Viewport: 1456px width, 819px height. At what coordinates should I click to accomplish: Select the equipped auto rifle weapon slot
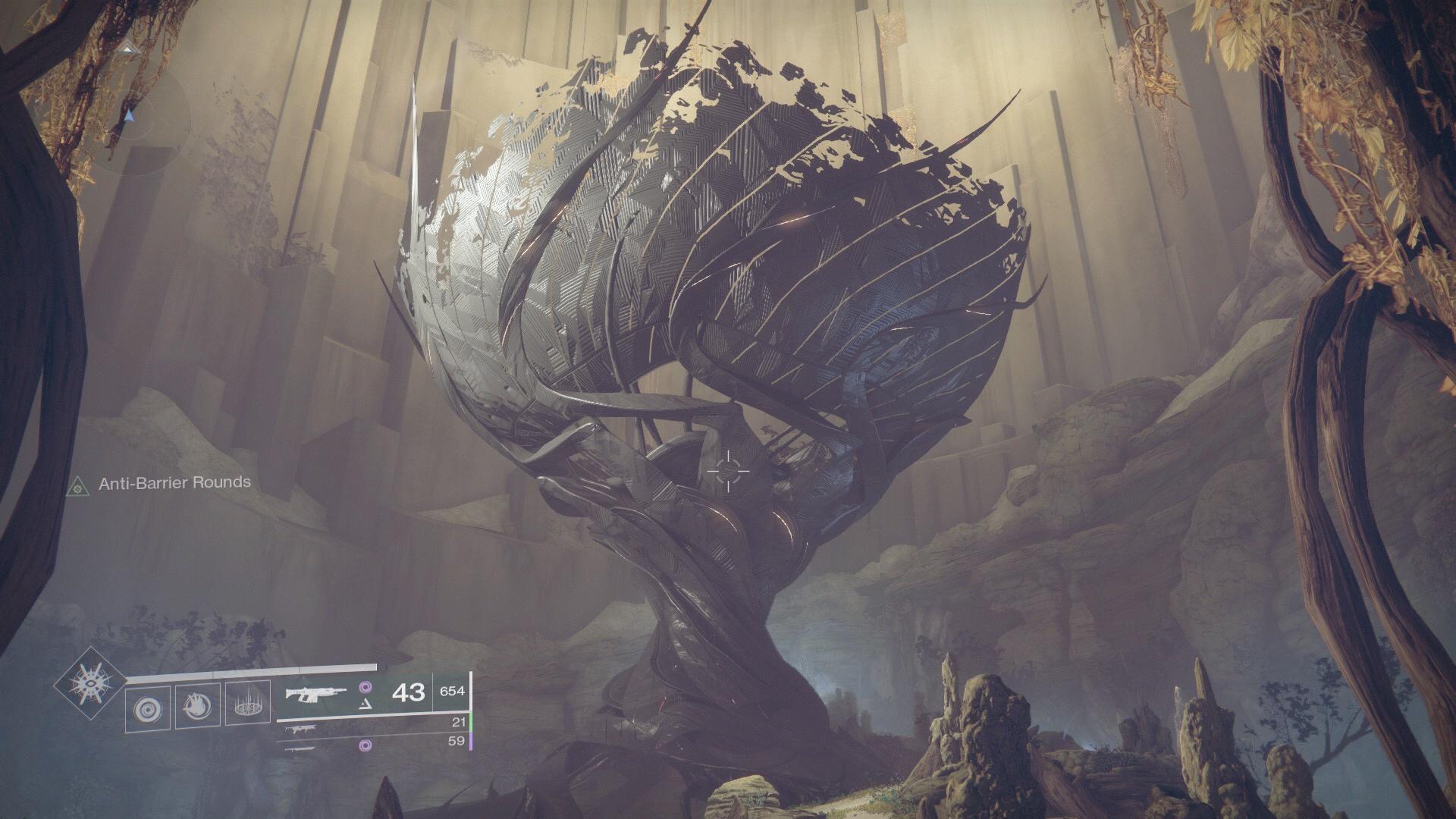[x=317, y=692]
